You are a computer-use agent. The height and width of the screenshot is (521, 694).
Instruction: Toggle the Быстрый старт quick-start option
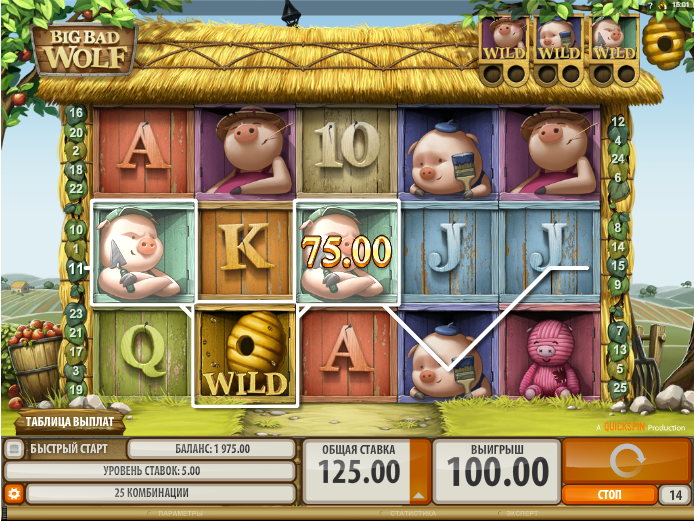click(14, 449)
